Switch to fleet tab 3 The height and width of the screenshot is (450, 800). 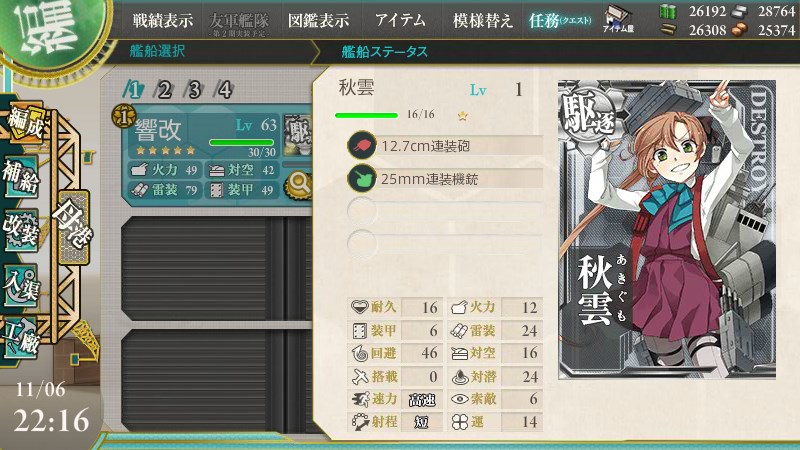tap(195, 90)
